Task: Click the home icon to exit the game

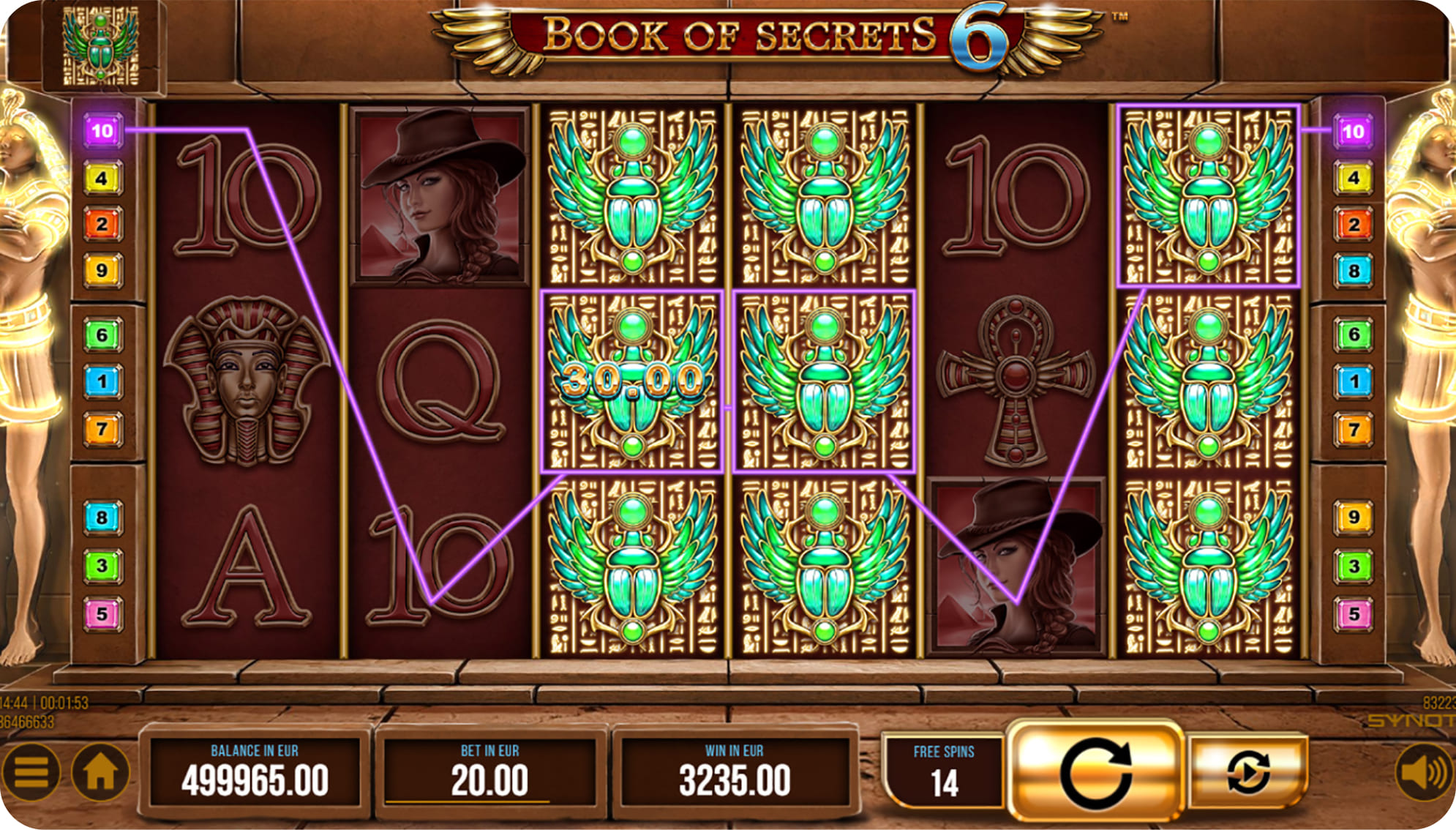Action: pos(99,771)
